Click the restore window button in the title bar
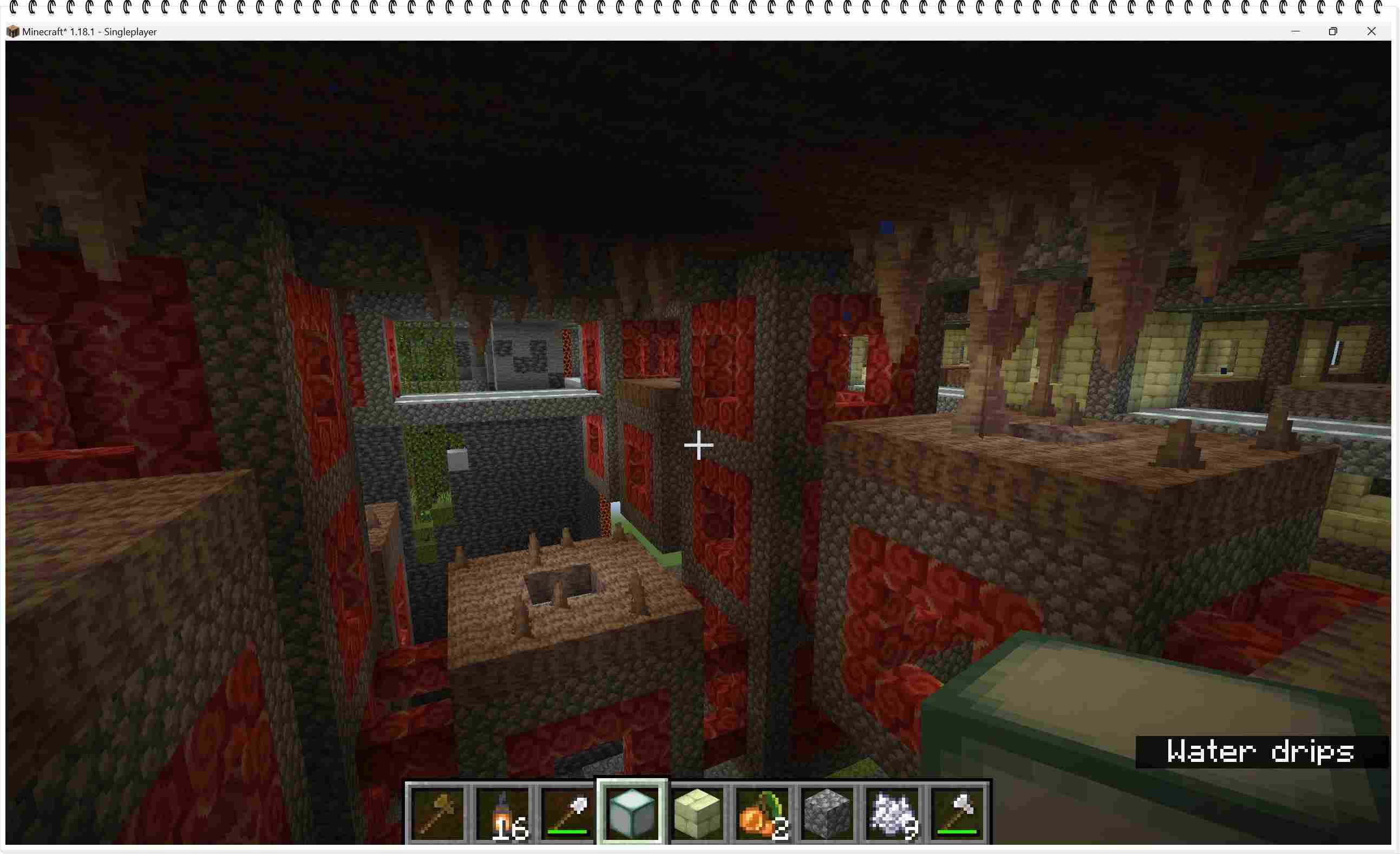This screenshot has width=1400, height=854. point(1333,31)
